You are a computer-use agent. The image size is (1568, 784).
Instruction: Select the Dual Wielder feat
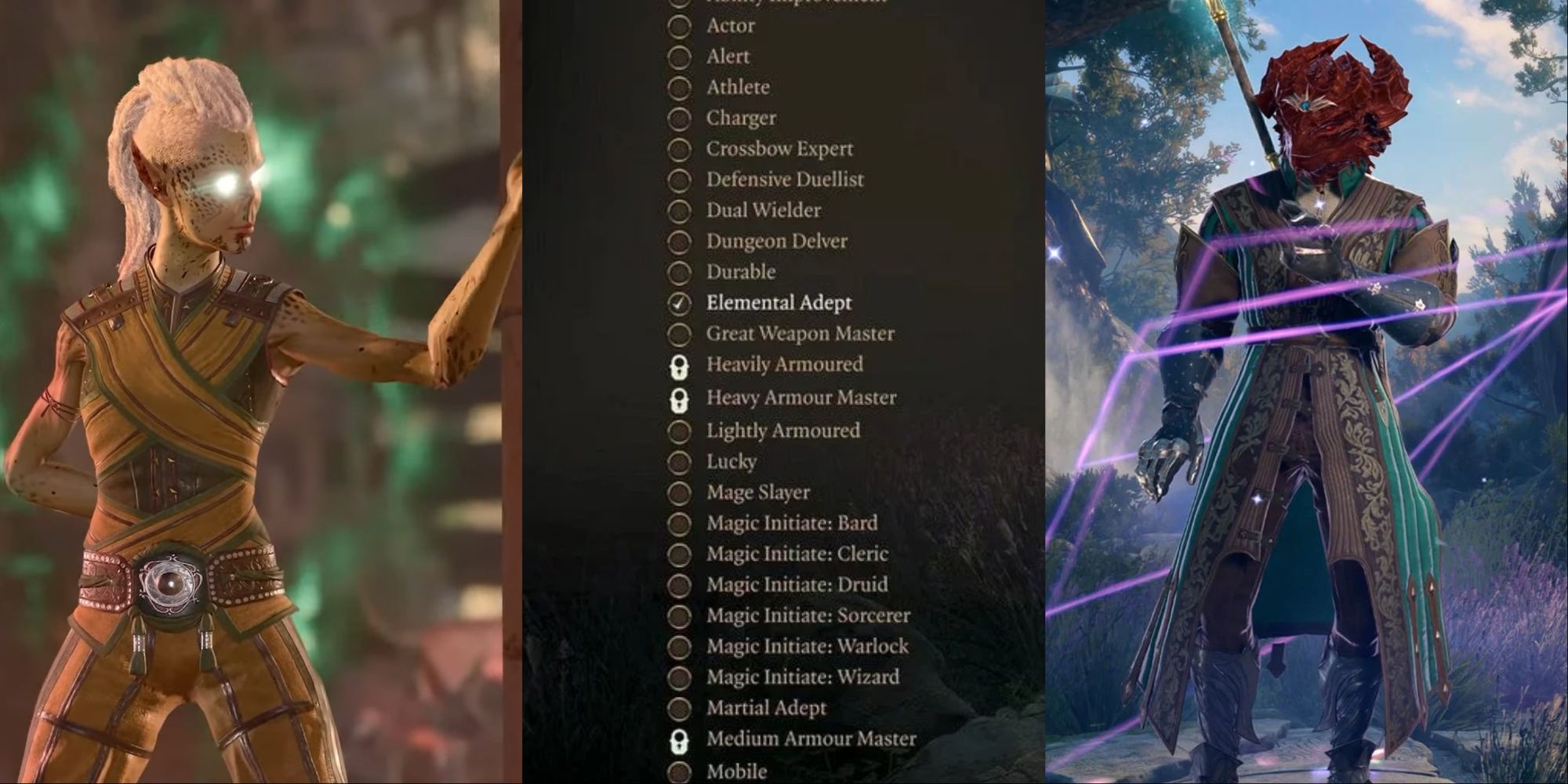tap(678, 210)
